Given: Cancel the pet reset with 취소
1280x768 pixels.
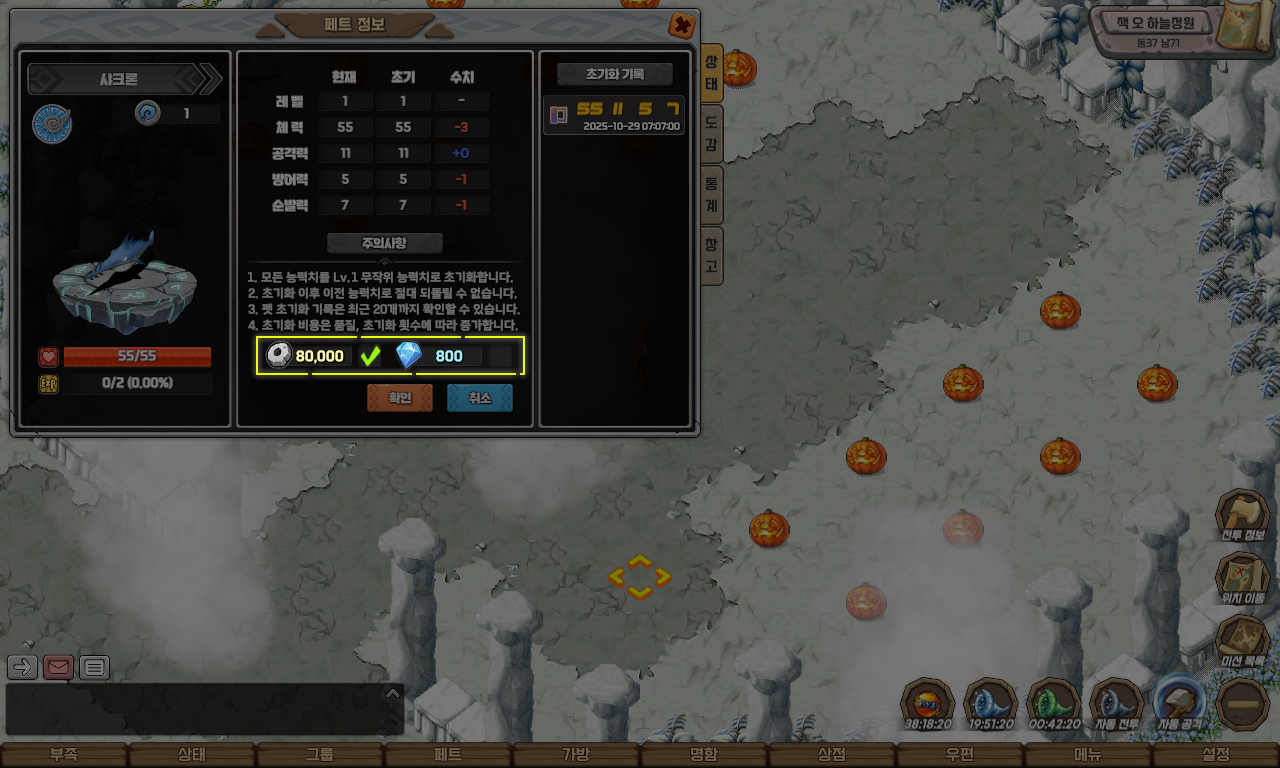Looking at the screenshot, I should (x=479, y=398).
